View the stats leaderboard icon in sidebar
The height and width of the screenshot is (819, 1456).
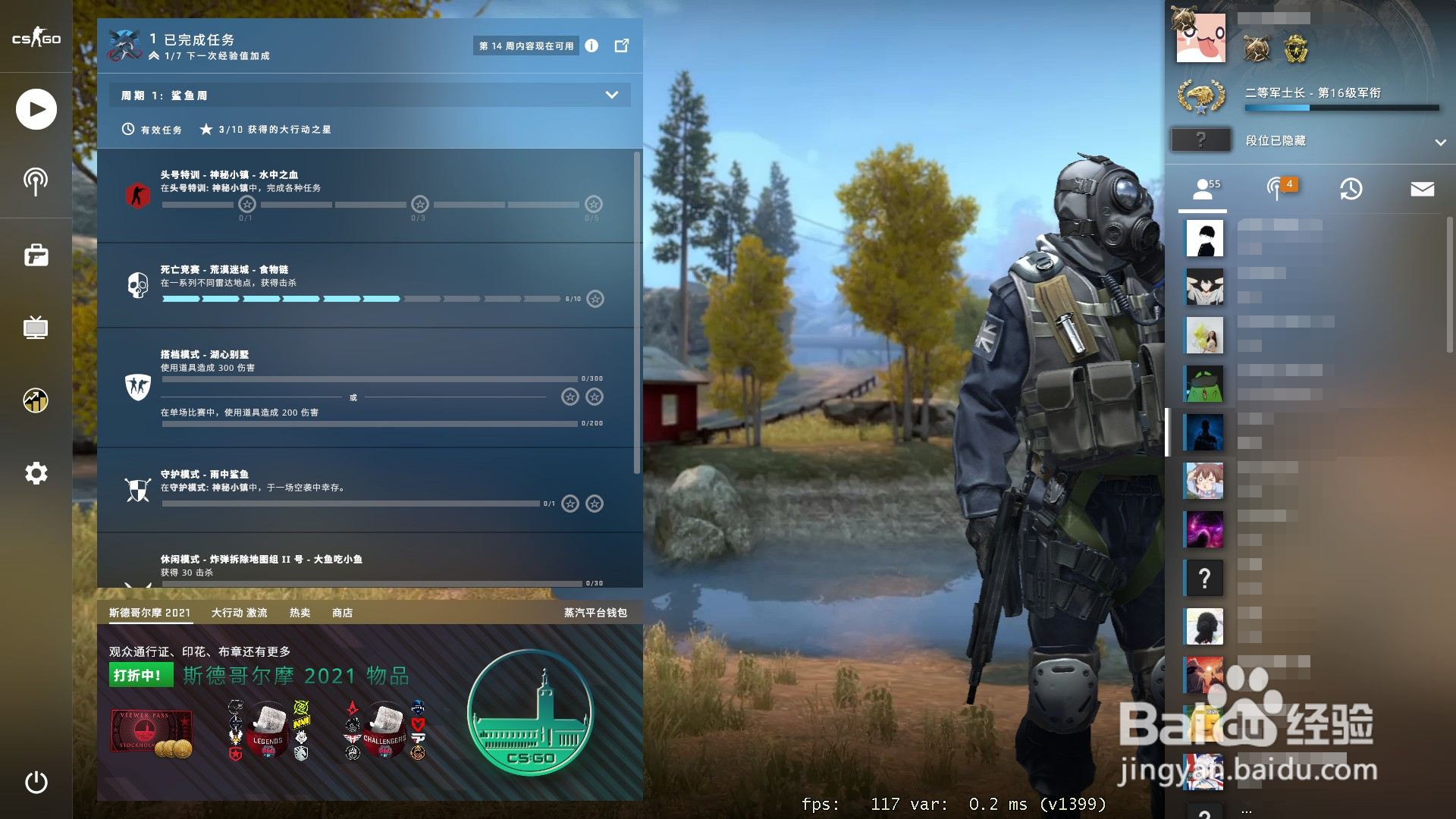coord(36,400)
